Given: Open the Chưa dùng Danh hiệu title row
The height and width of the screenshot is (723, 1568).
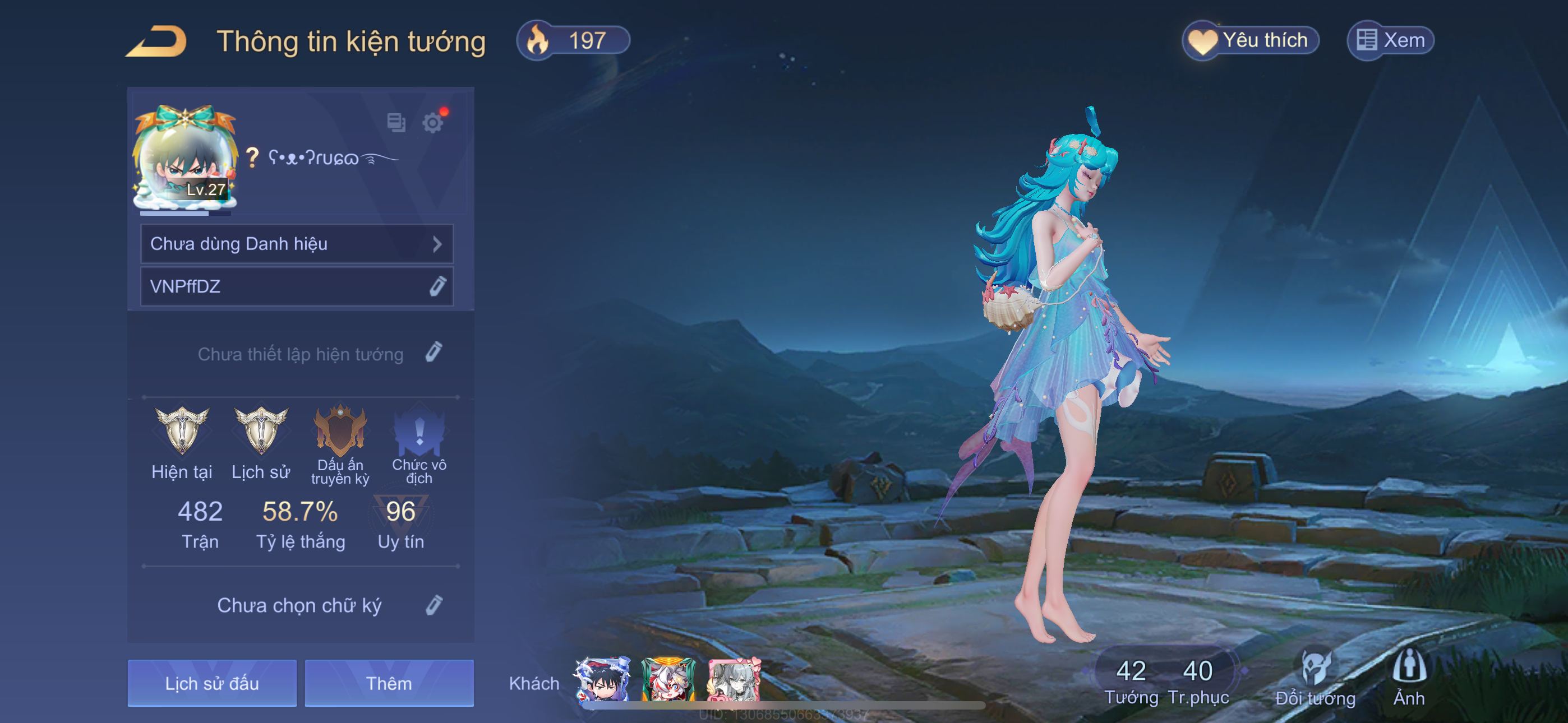Looking at the screenshot, I should 297,244.
